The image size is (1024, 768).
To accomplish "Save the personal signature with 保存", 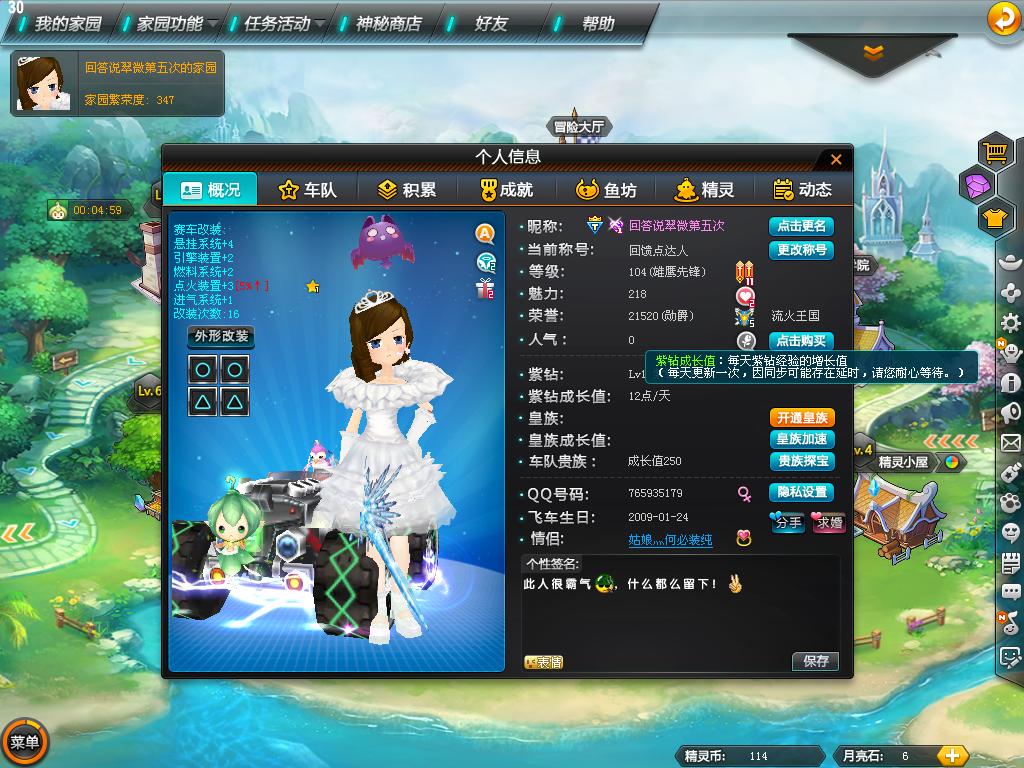I will (x=815, y=661).
